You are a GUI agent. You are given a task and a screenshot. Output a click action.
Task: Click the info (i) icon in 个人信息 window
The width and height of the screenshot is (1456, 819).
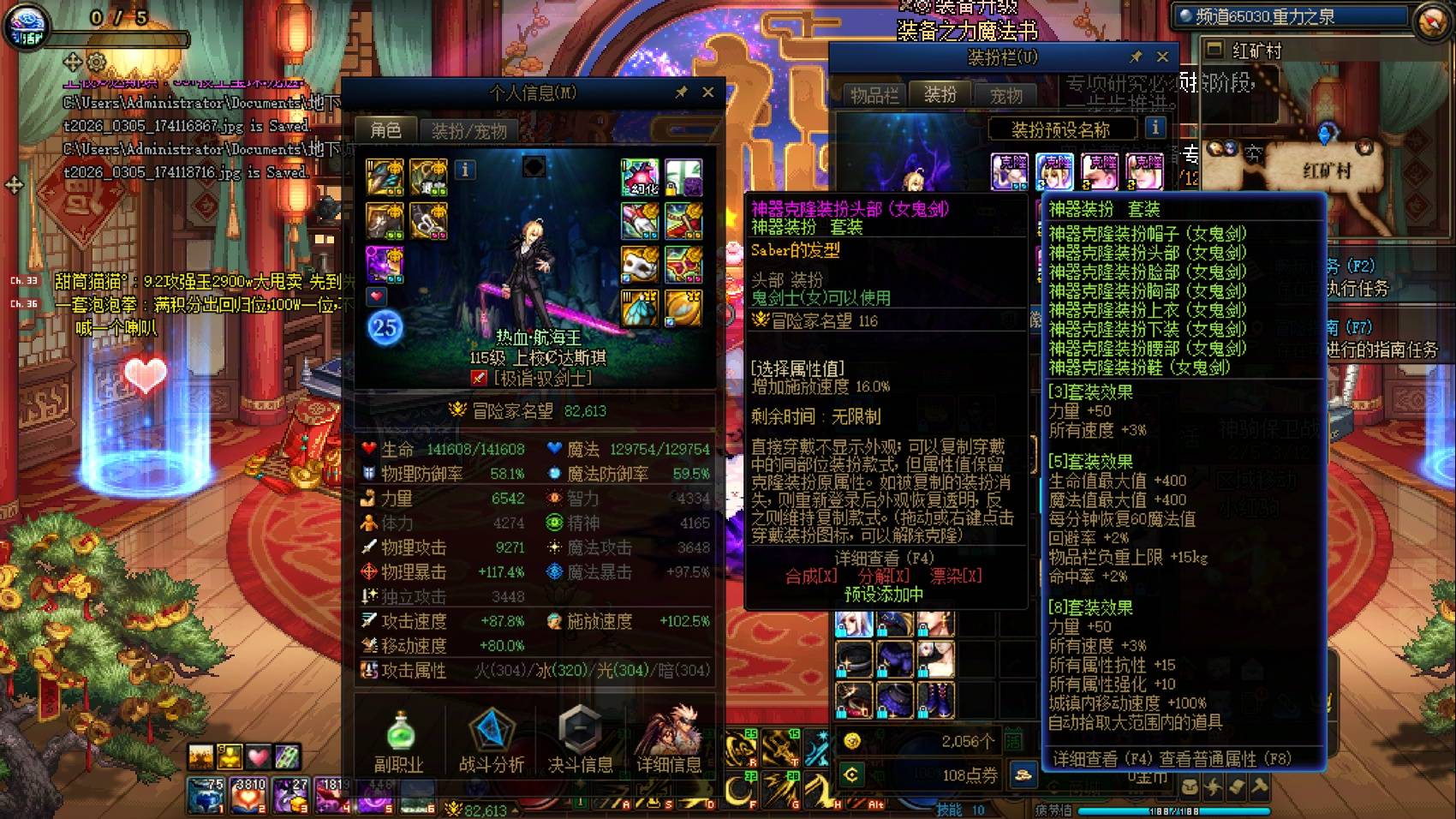click(465, 170)
